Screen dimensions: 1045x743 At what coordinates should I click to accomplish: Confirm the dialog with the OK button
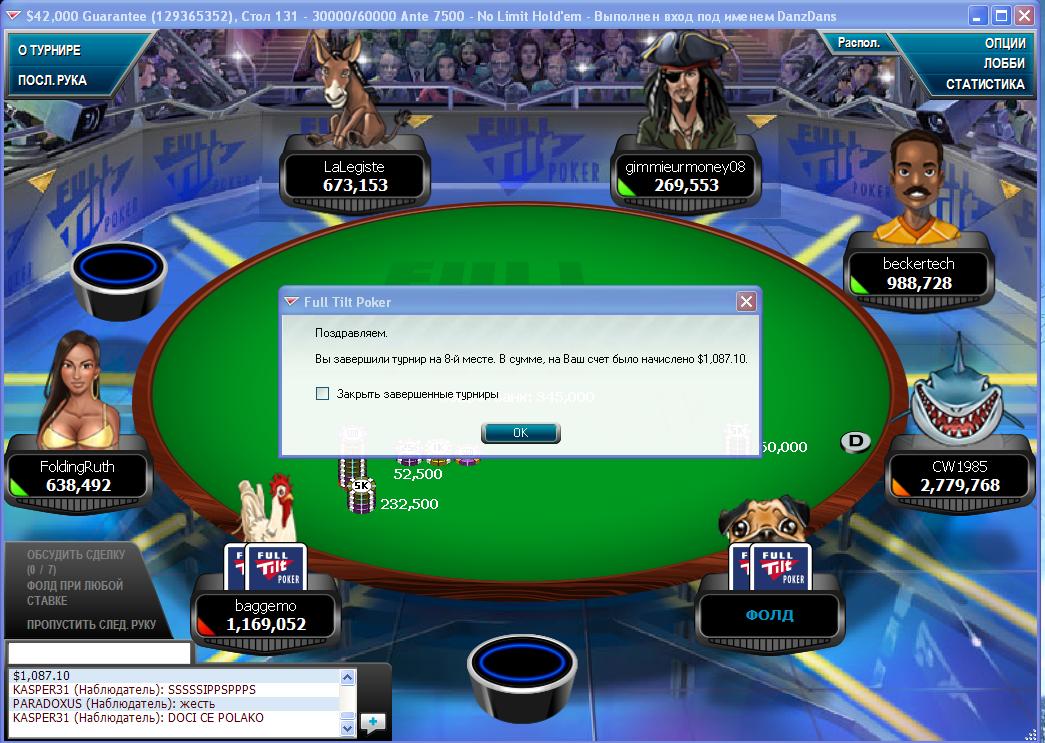pyautogui.click(x=520, y=433)
